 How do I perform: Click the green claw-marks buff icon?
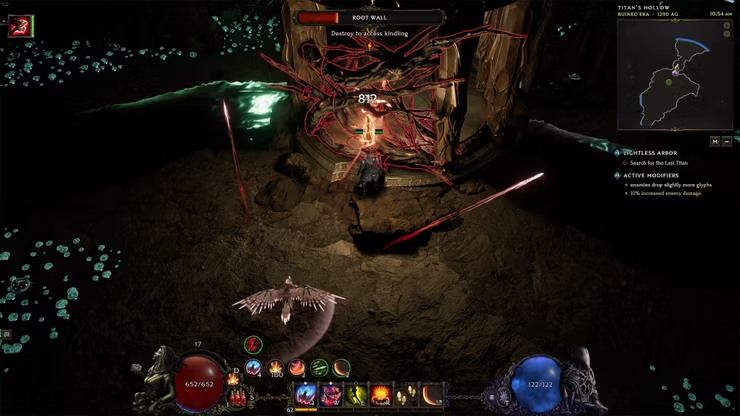(x=319, y=368)
